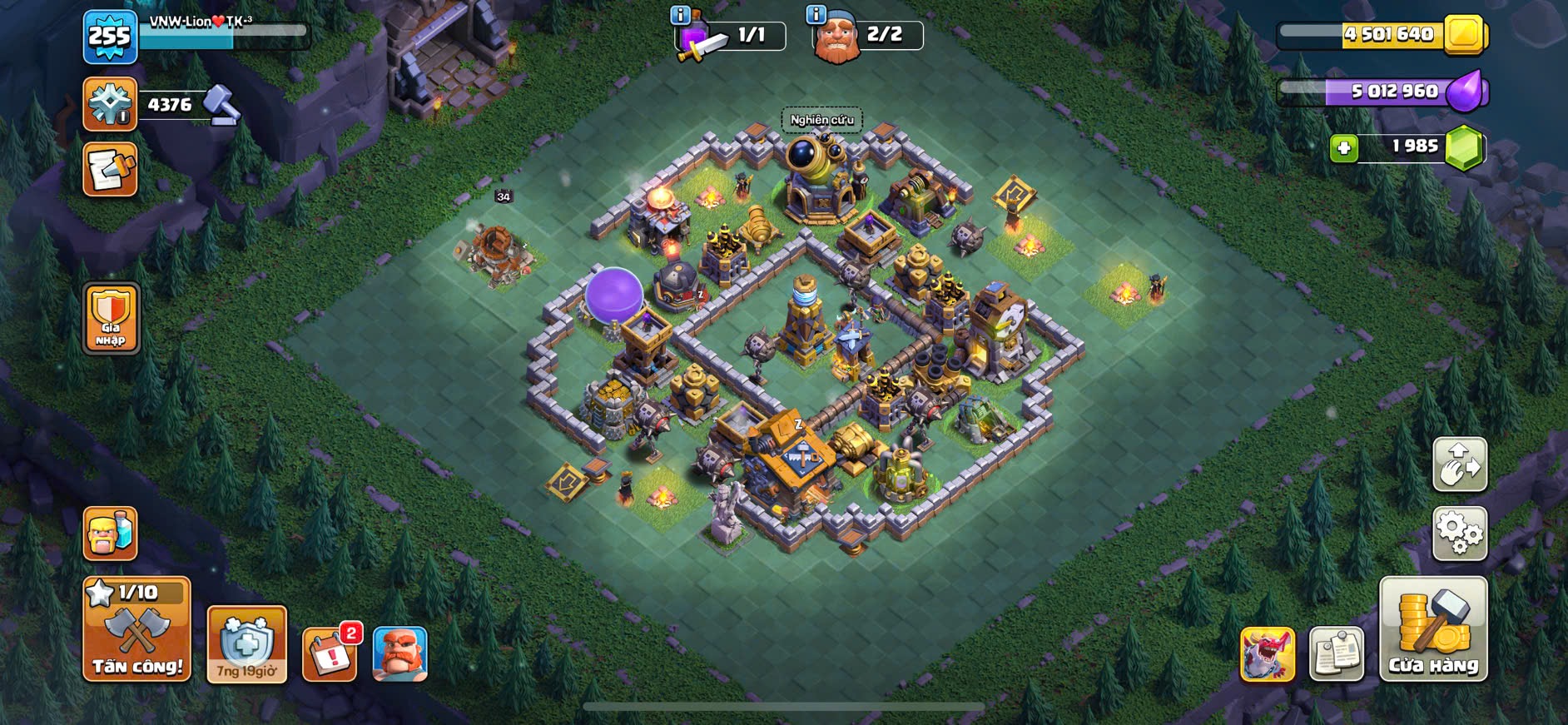1568x725 pixels.
Task: Show laboratory info next to 1/1
Action: click(x=680, y=14)
